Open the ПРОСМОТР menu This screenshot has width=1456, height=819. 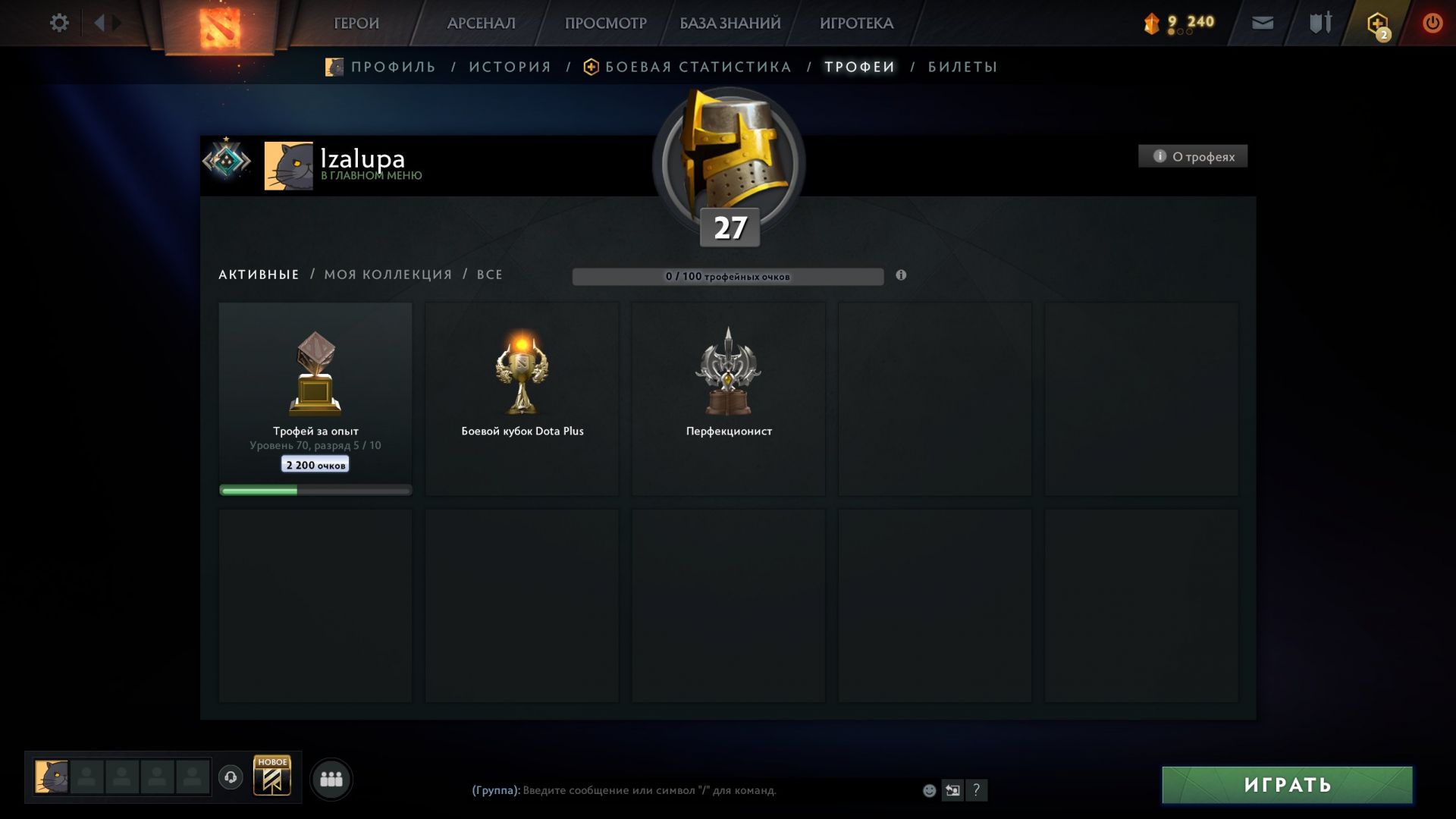click(605, 24)
